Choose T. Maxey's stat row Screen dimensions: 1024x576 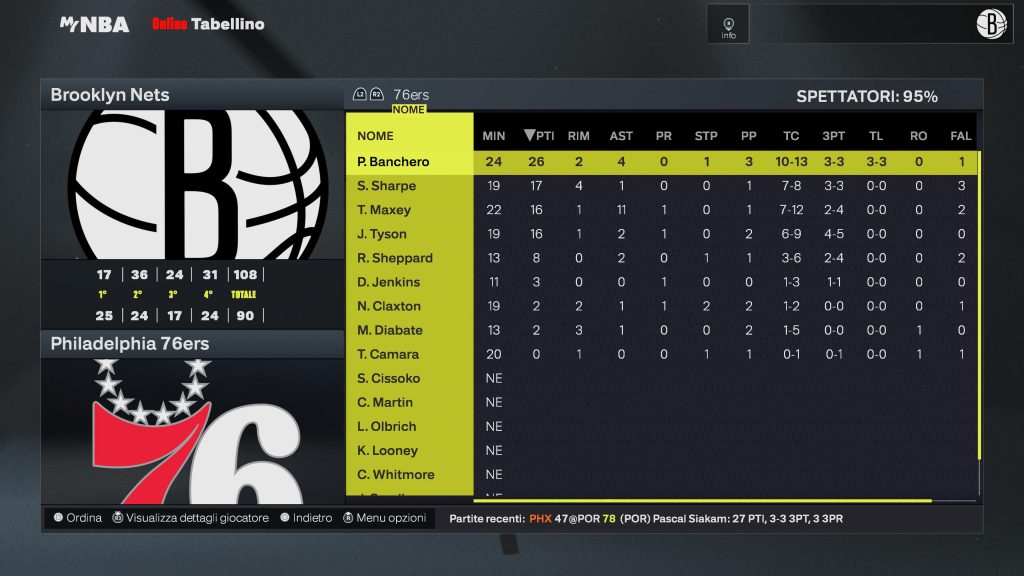384,210
